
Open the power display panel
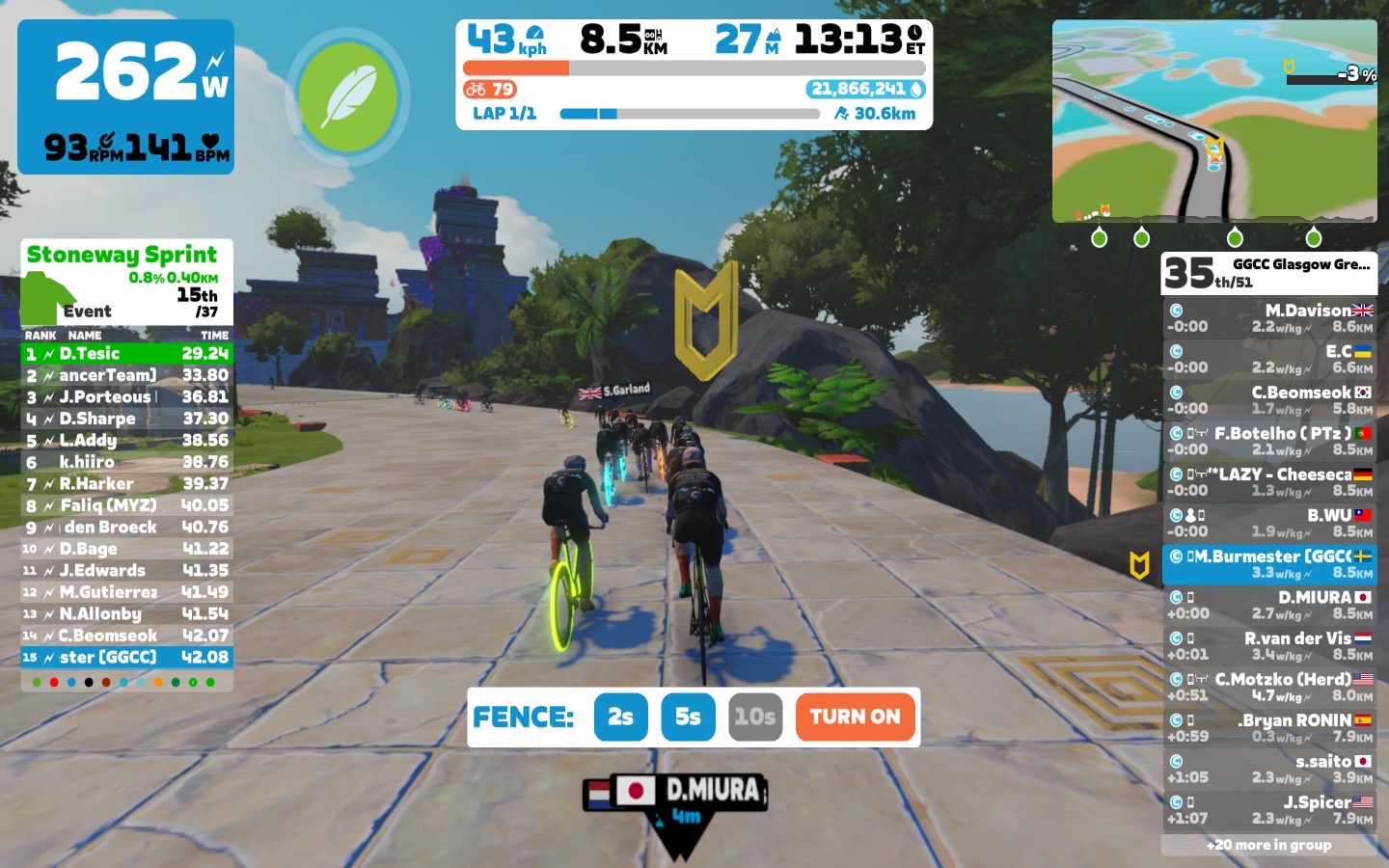[x=125, y=96]
